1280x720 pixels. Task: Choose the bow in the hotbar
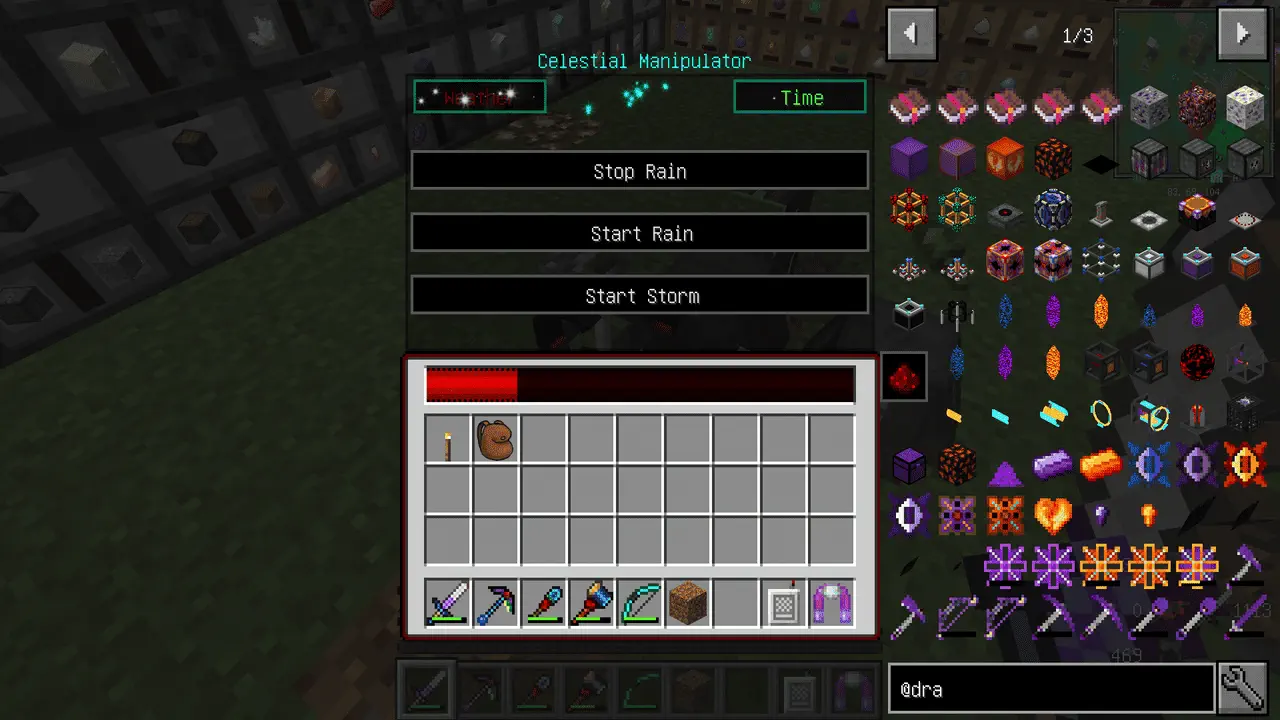639,604
